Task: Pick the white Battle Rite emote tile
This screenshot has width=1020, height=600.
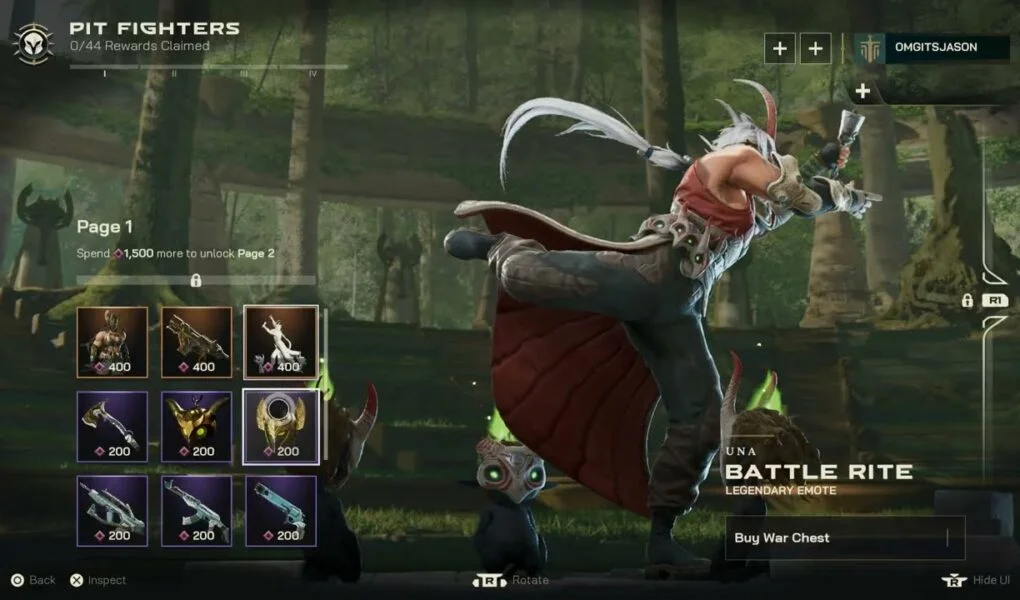Action: coord(281,342)
